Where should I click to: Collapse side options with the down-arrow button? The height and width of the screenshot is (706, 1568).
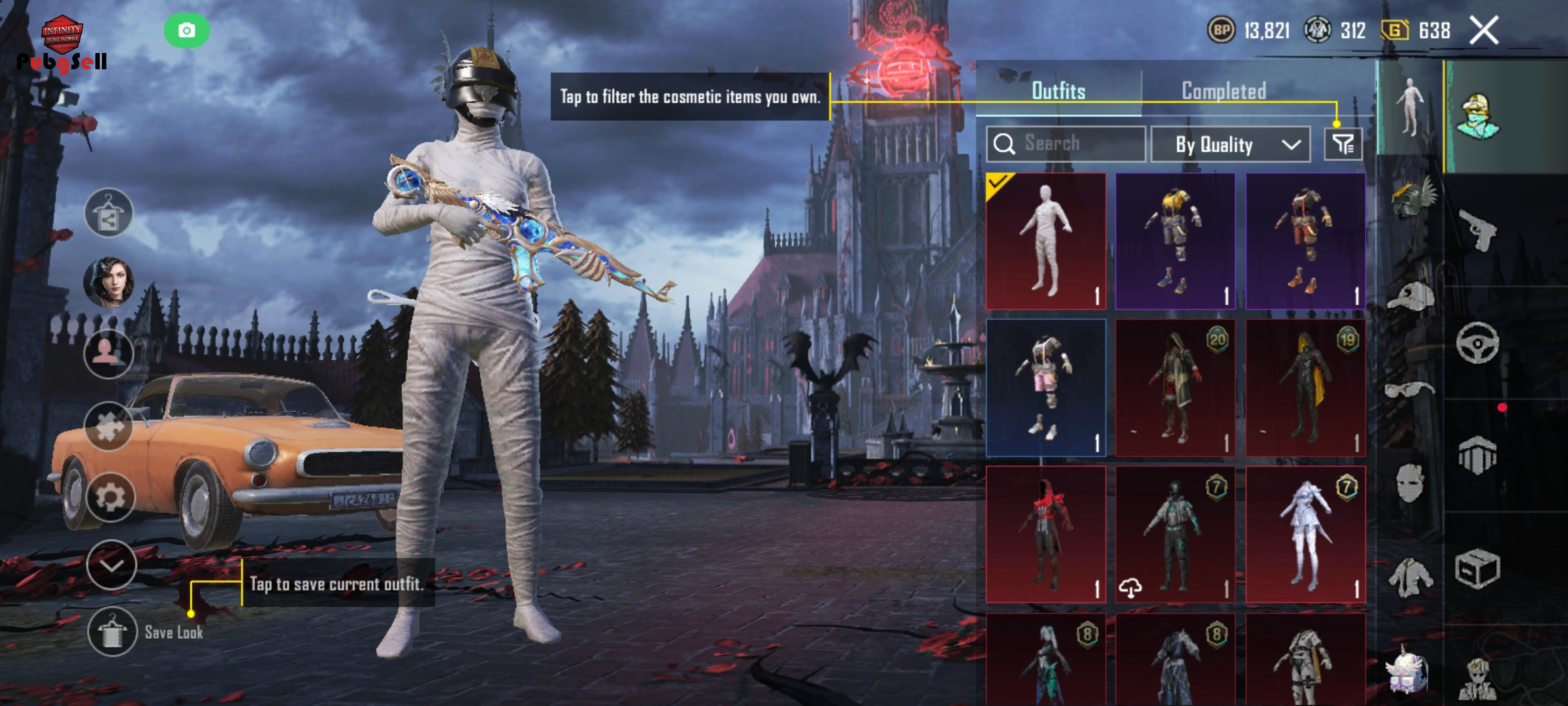[x=111, y=565]
